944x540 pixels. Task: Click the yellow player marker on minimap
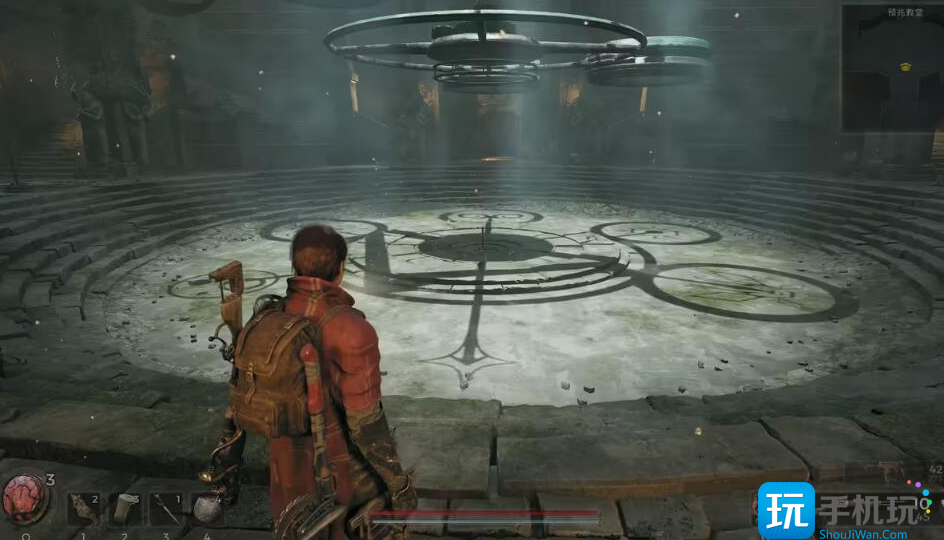click(906, 67)
